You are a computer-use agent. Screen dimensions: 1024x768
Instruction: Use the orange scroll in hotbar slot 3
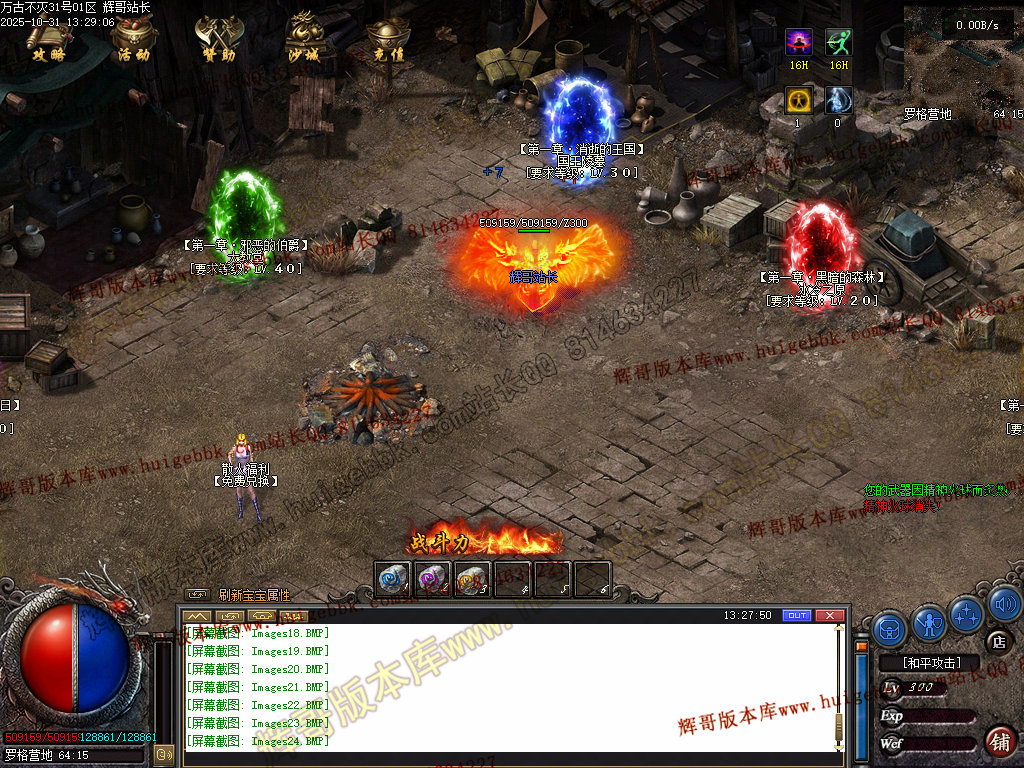point(472,579)
